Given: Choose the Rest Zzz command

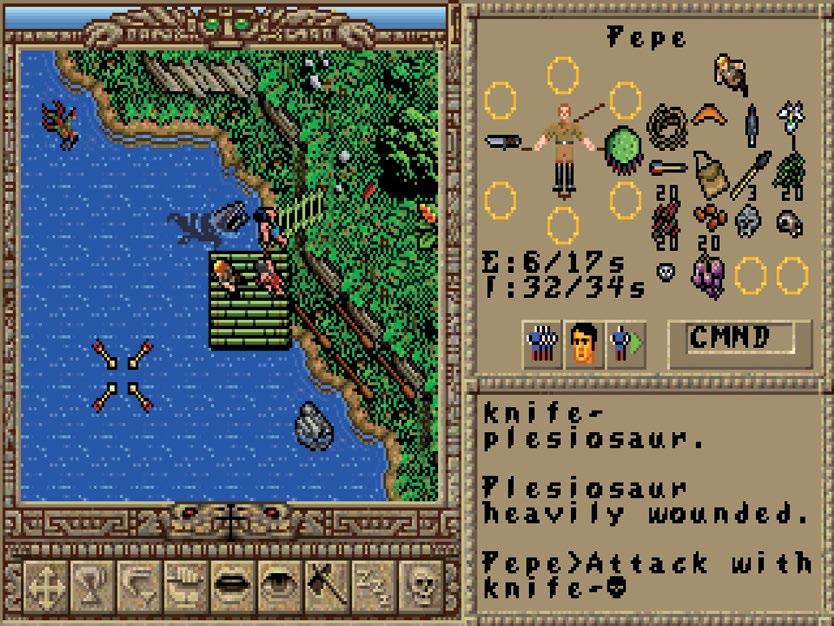Looking at the screenshot, I should tap(373, 588).
